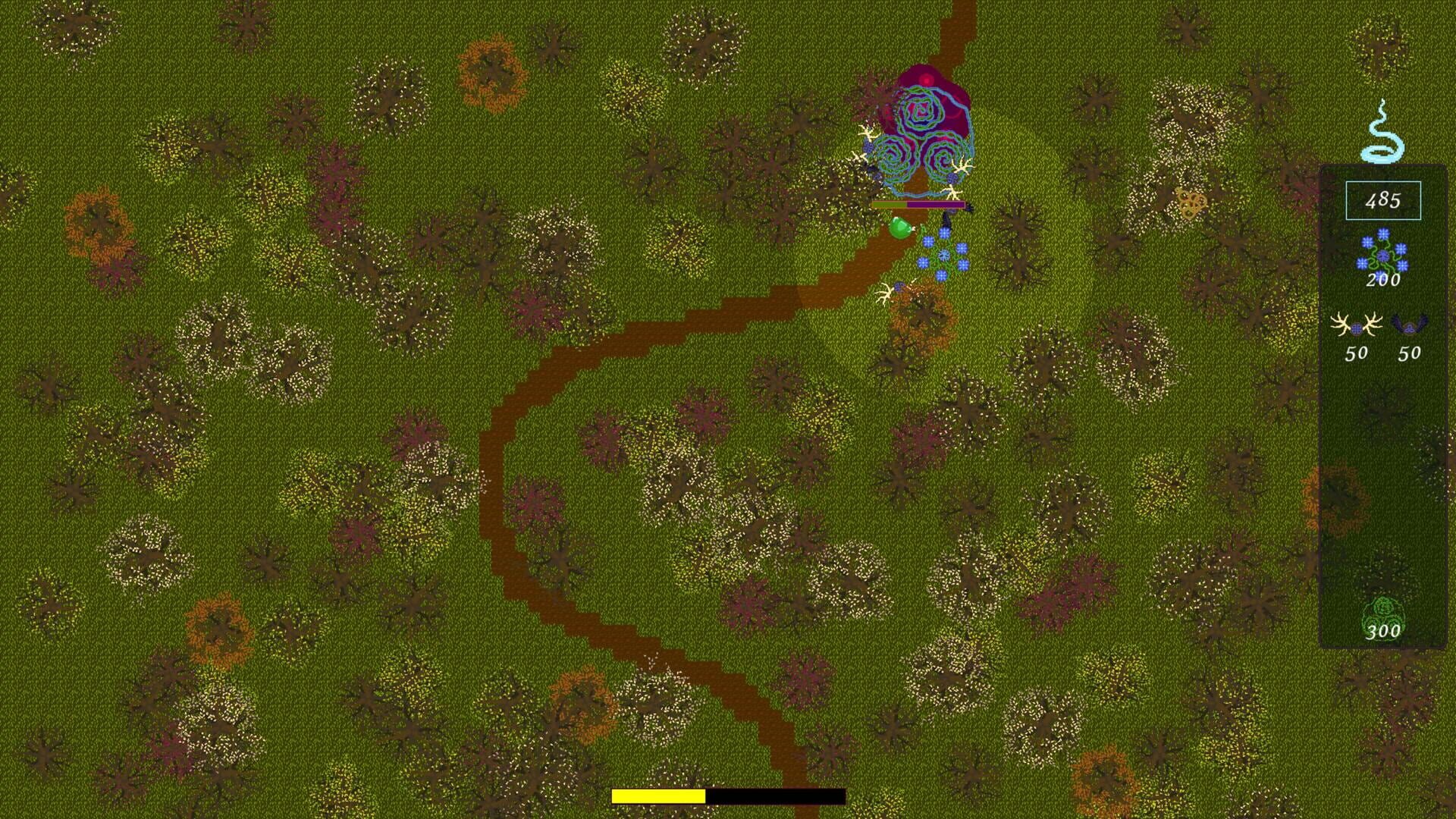The height and width of the screenshot is (819, 1456).
Task: Click the green slime on the path
Action: [900, 227]
